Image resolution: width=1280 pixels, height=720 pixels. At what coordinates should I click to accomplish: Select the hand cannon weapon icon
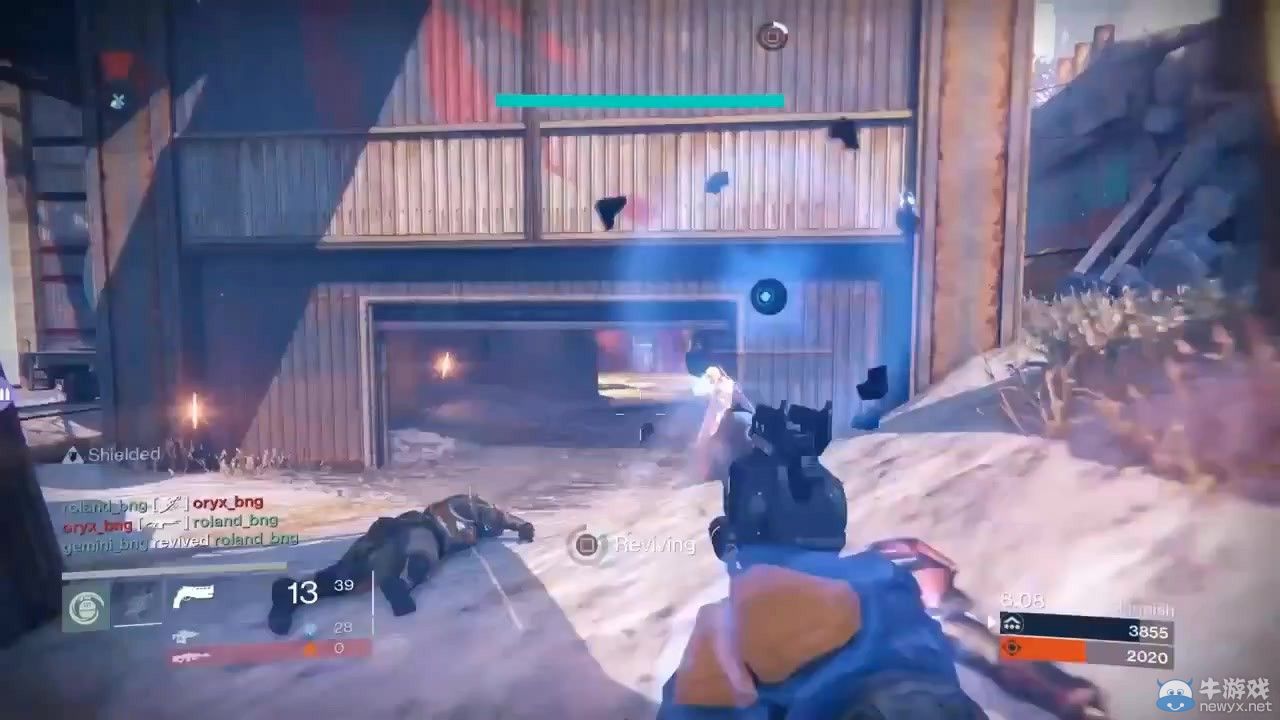coord(193,596)
